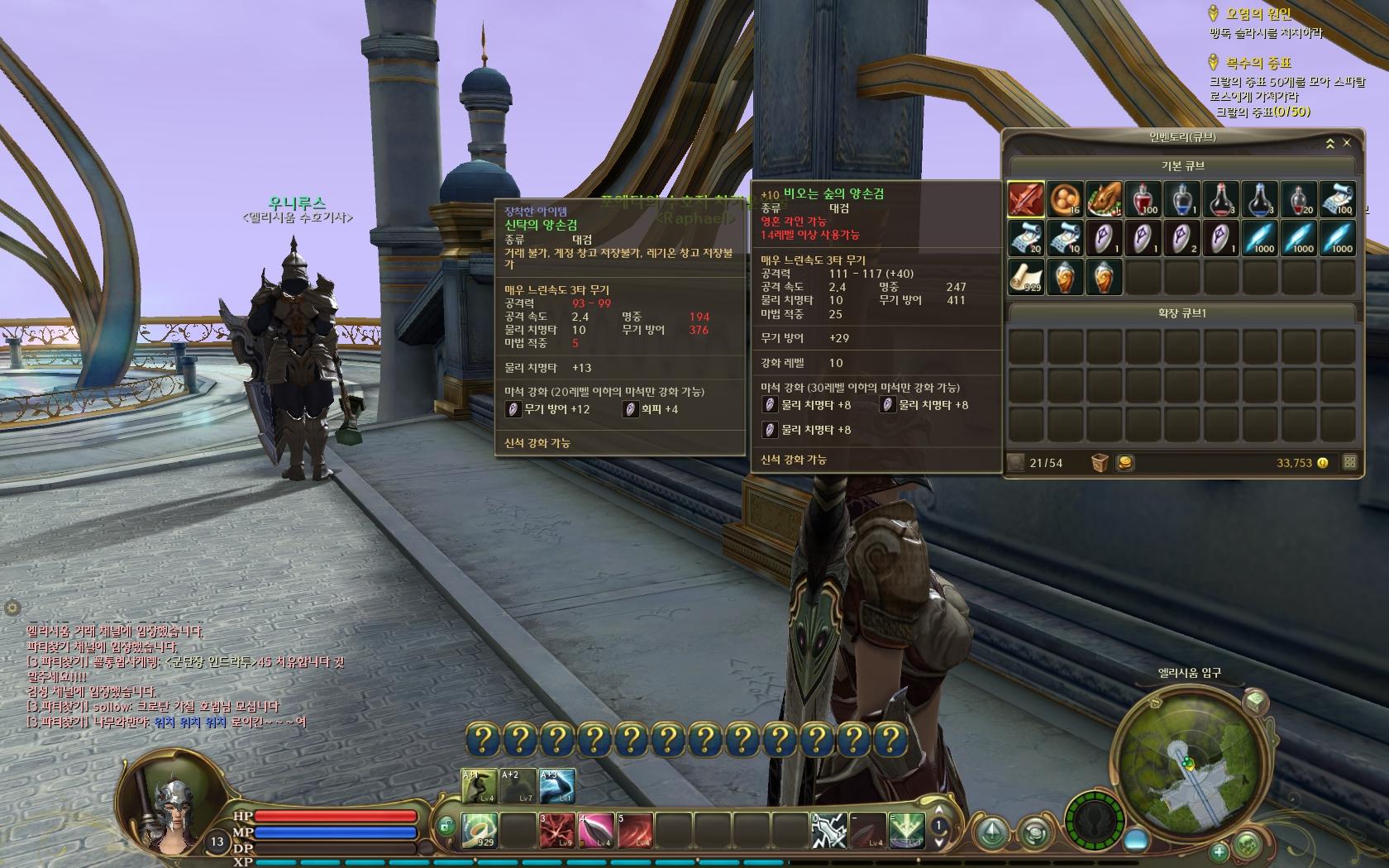Select the 복수의 증표 quest in tracker
Image resolution: width=1389 pixels, height=868 pixels.
[x=1258, y=62]
